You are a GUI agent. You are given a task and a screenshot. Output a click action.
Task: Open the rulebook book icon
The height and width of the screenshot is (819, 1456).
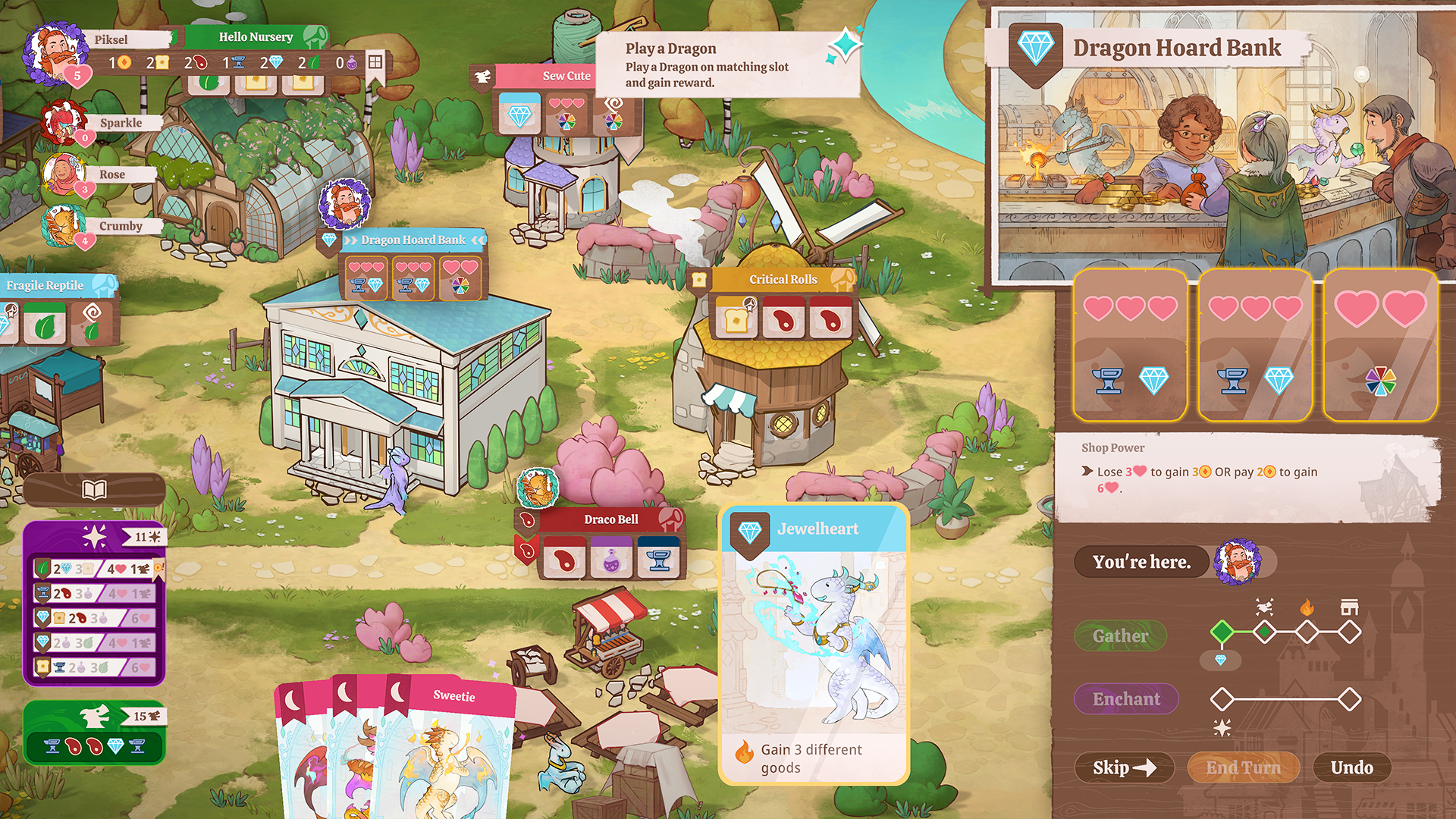click(94, 490)
